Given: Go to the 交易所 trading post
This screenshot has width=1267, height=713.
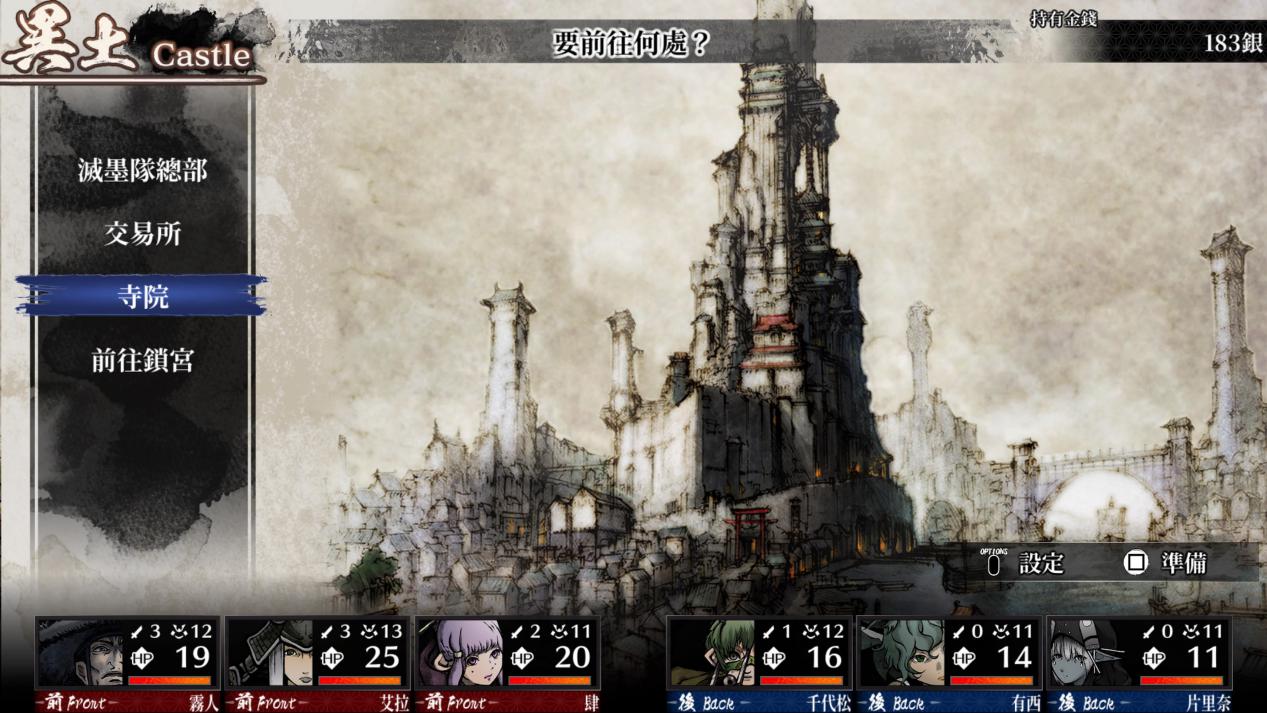Looking at the screenshot, I should (142, 234).
